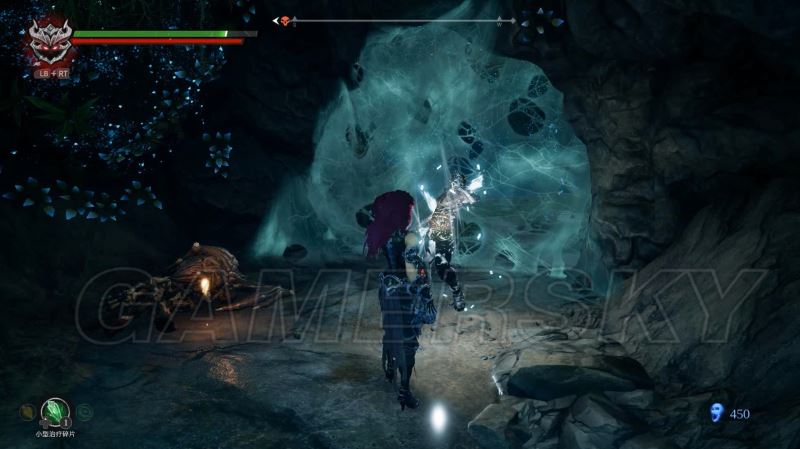Click the blue soul currency icon
The height and width of the screenshot is (449, 800).
(x=714, y=414)
